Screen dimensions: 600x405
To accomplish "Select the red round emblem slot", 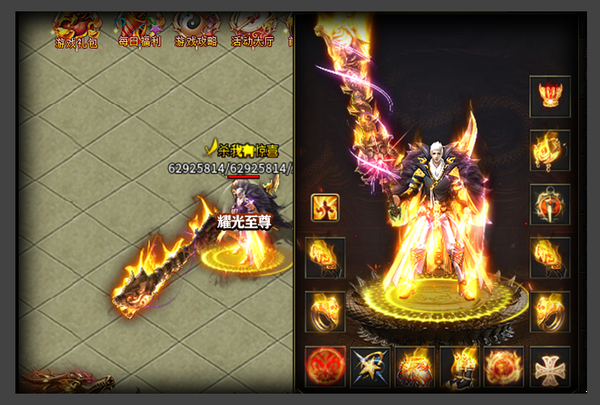I will pyautogui.click(x=325, y=367).
